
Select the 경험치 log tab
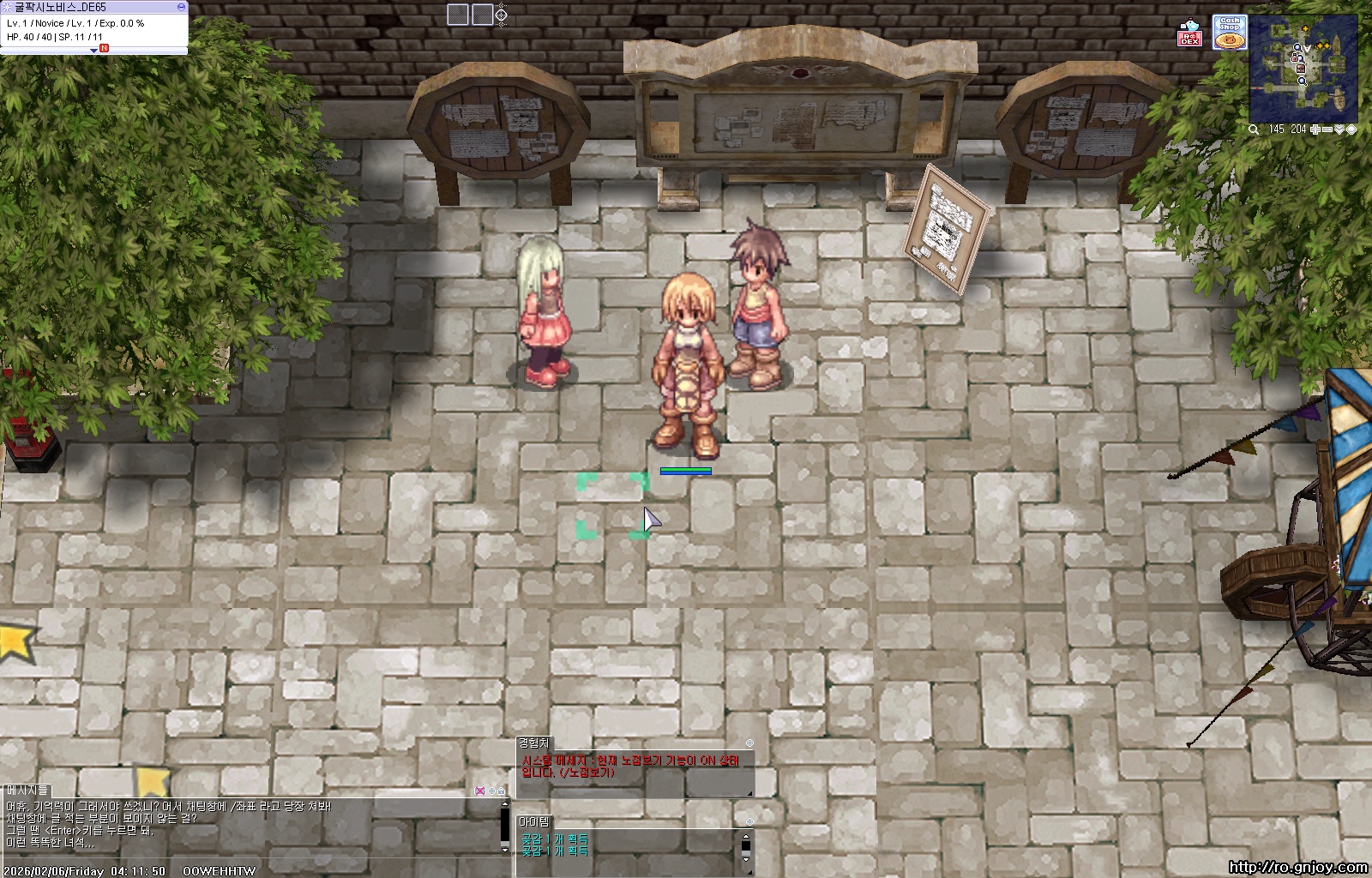click(533, 743)
